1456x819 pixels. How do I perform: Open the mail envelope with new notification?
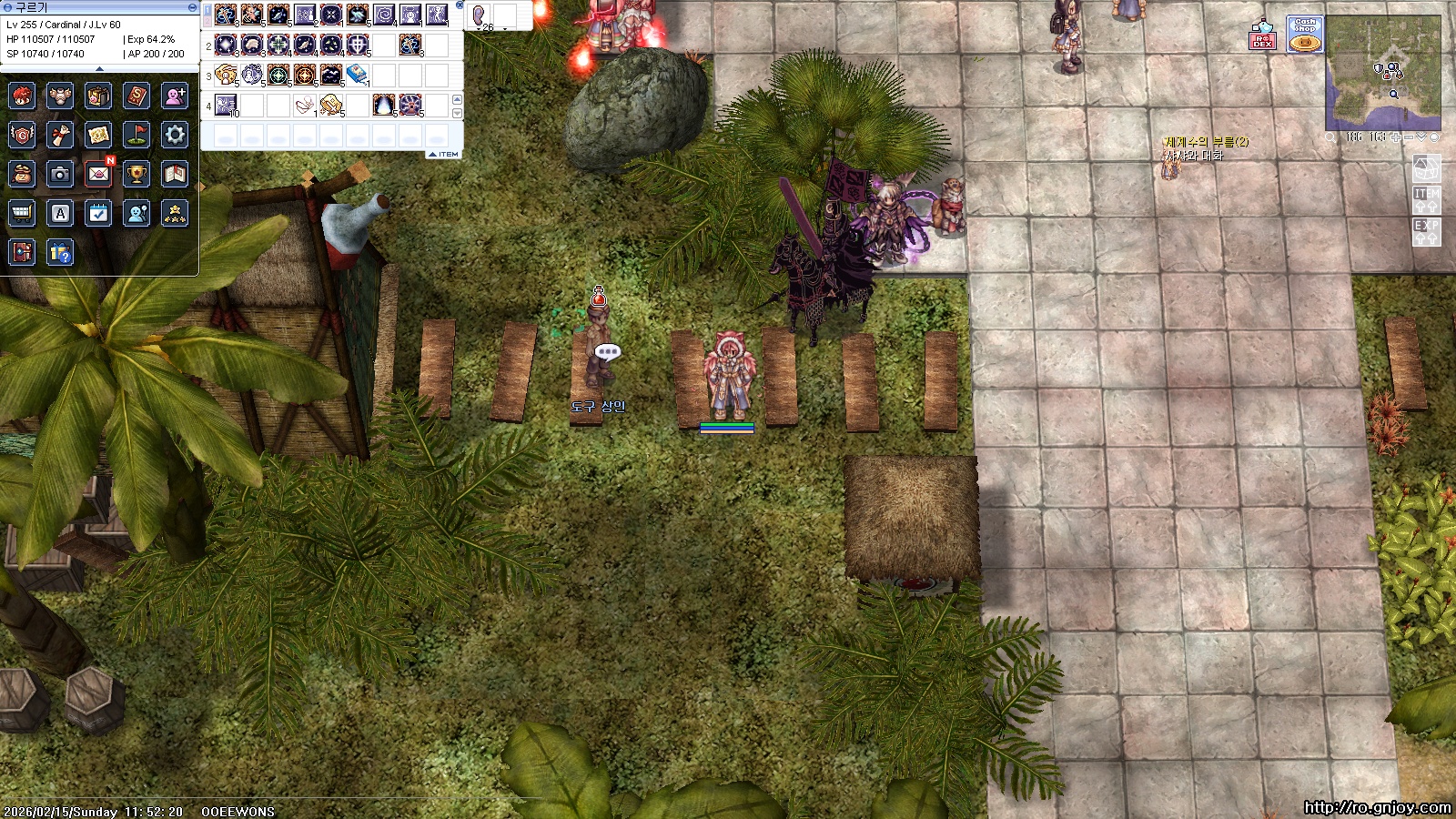pyautogui.click(x=98, y=174)
